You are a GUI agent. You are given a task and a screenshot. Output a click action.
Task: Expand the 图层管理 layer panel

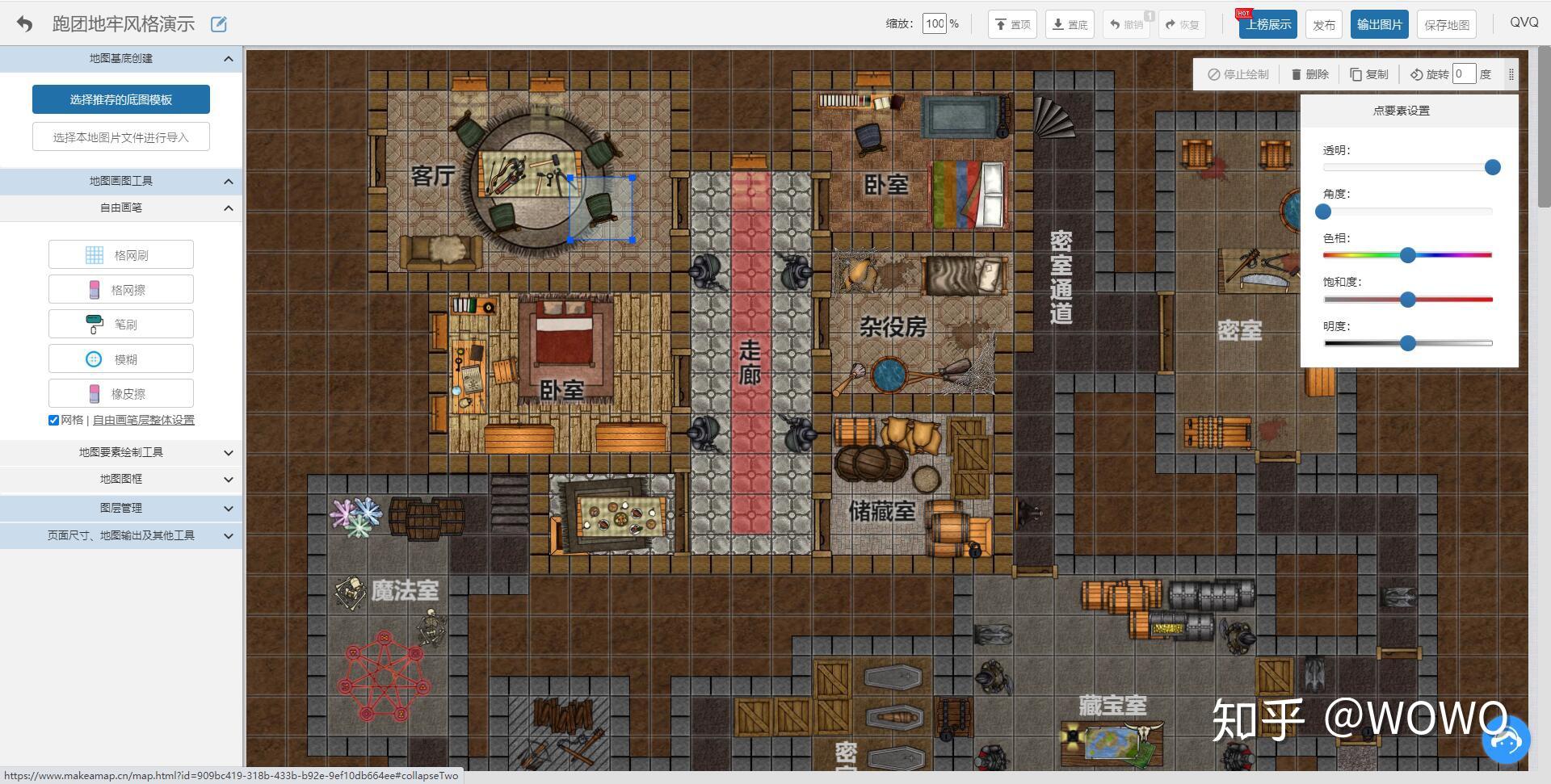click(x=121, y=508)
